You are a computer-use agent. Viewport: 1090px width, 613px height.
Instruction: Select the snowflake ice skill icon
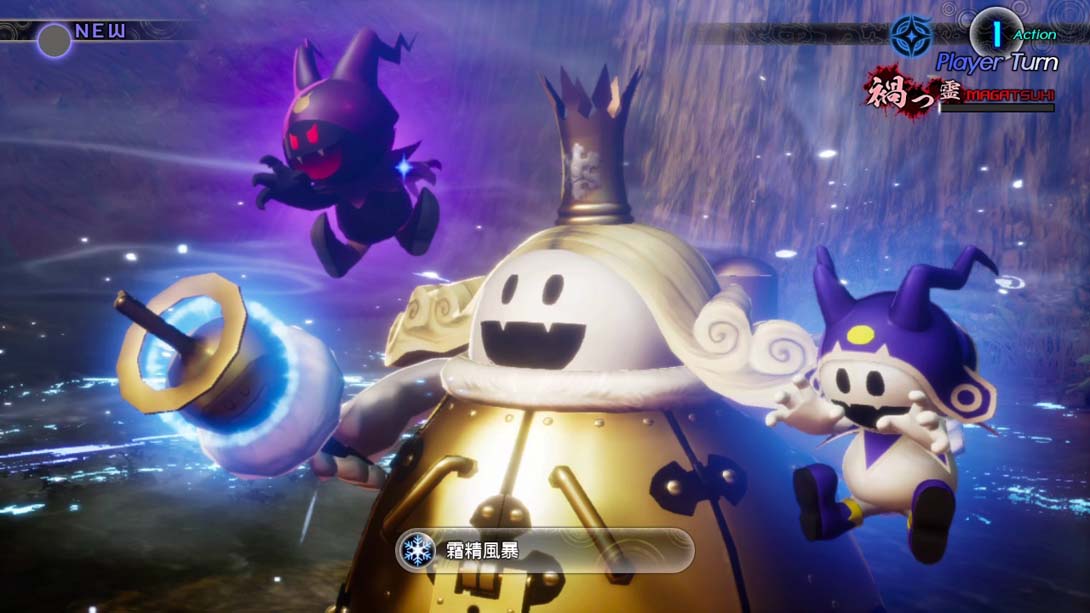pos(417,550)
